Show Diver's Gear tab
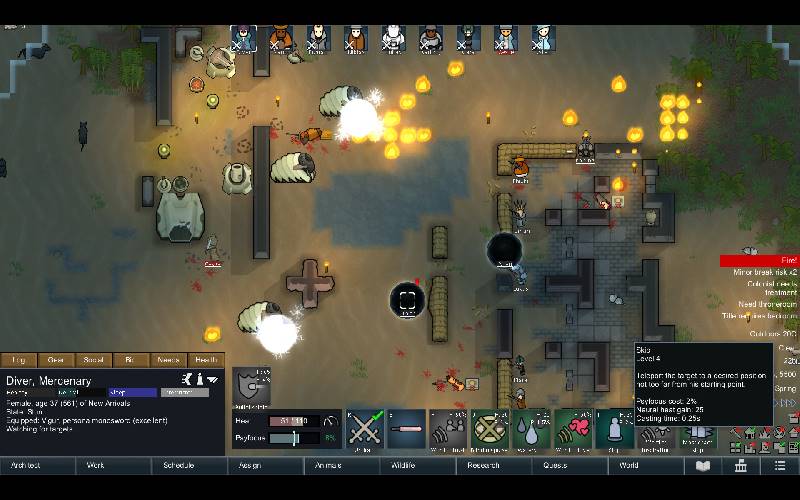Screen dimensions: 800x500 56,360
